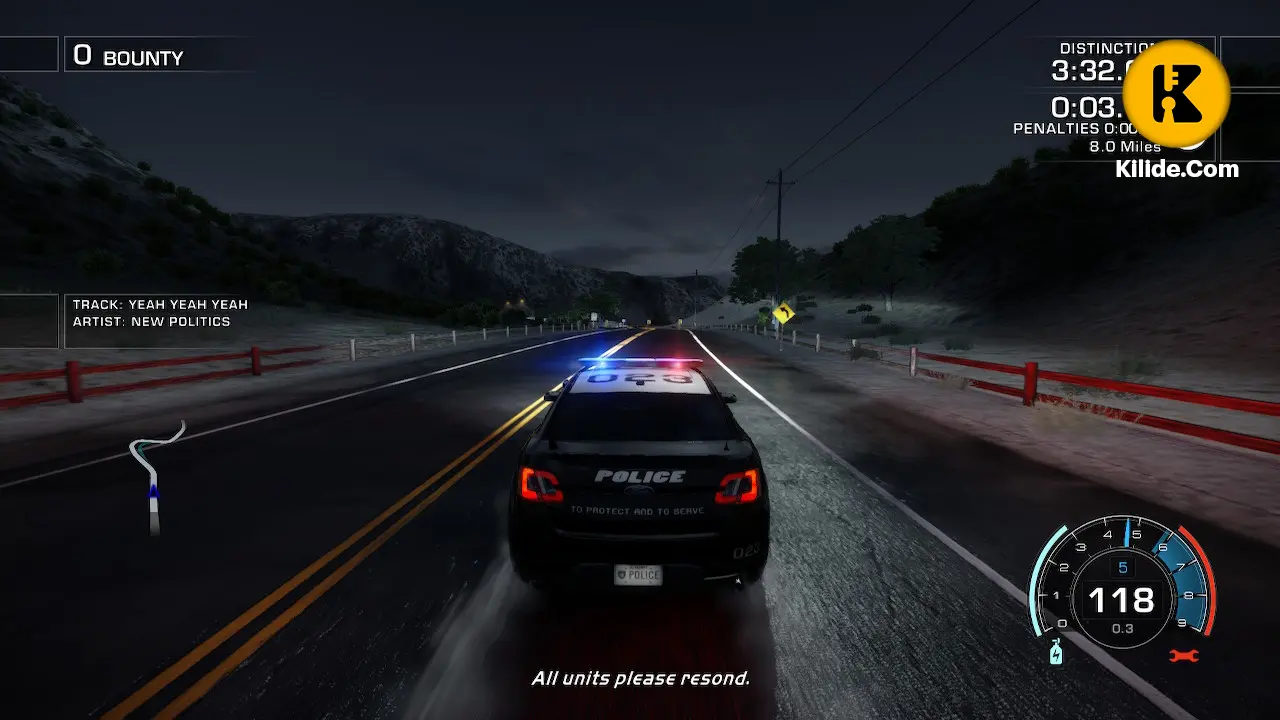This screenshot has width=1280, height=720.
Task: Click the yellow curve warning sign
Action: [x=786, y=315]
